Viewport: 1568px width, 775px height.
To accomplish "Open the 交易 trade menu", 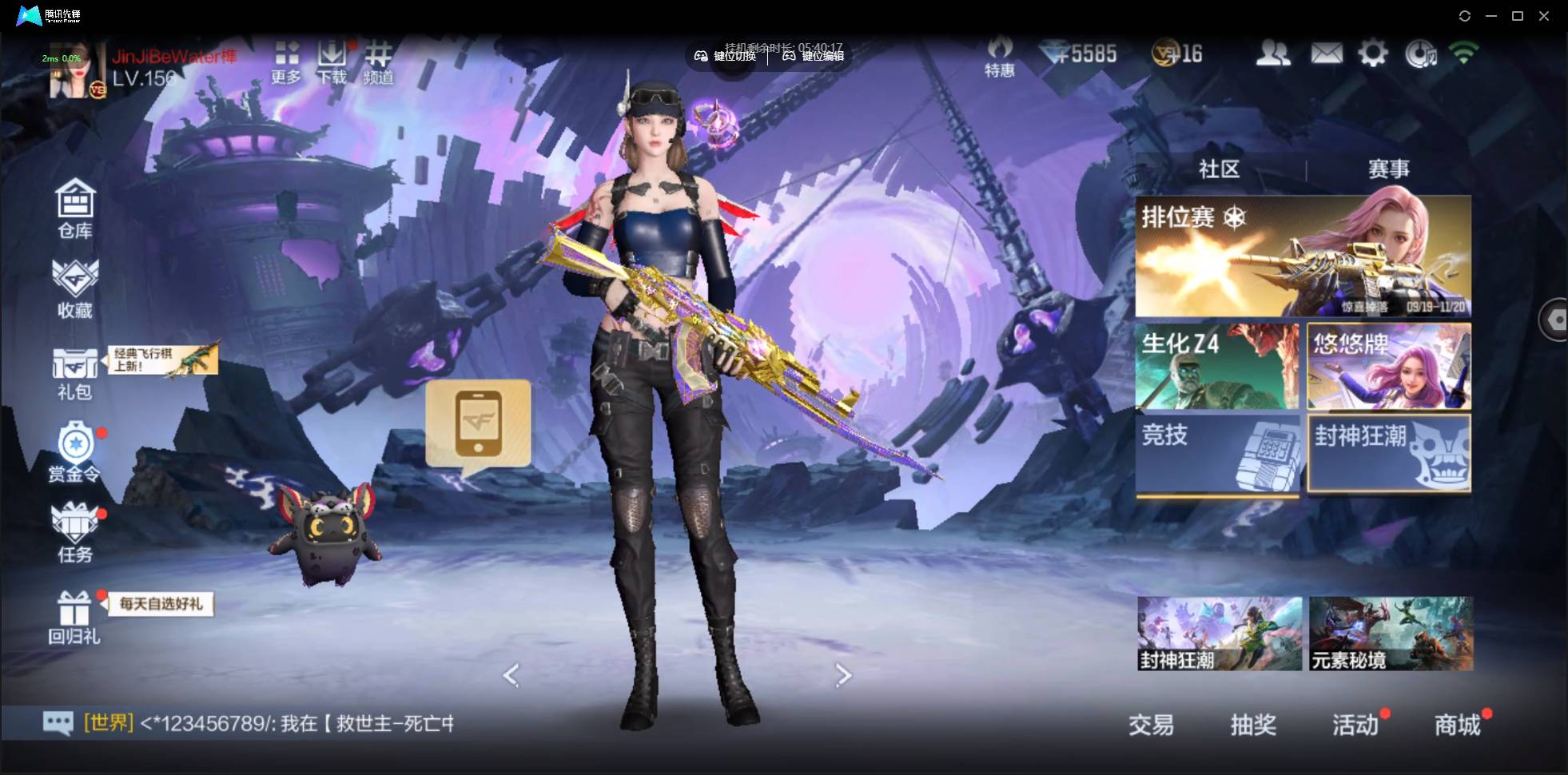I will coord(1151,725).
